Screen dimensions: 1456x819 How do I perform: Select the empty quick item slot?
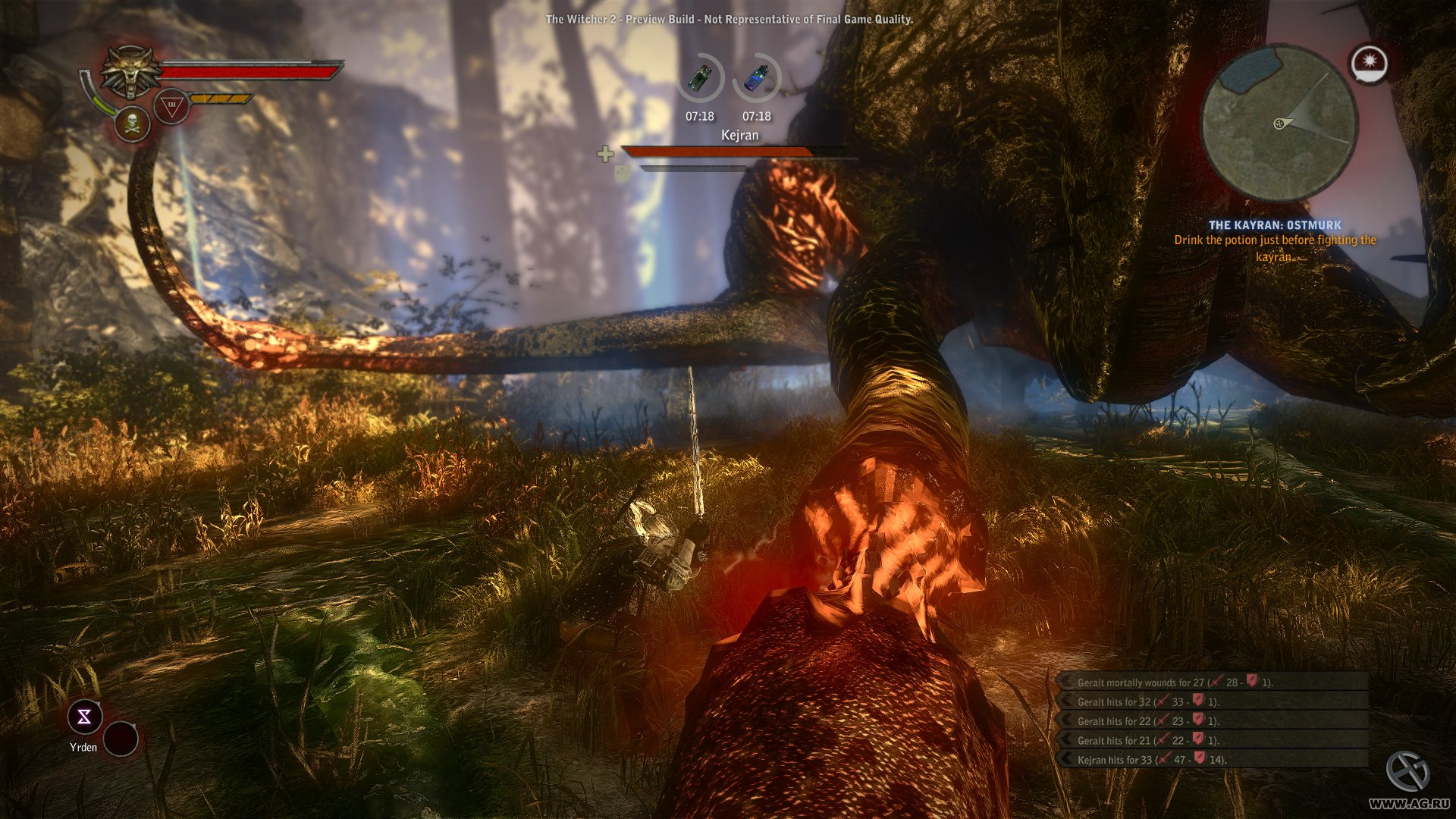coord(121,738)
